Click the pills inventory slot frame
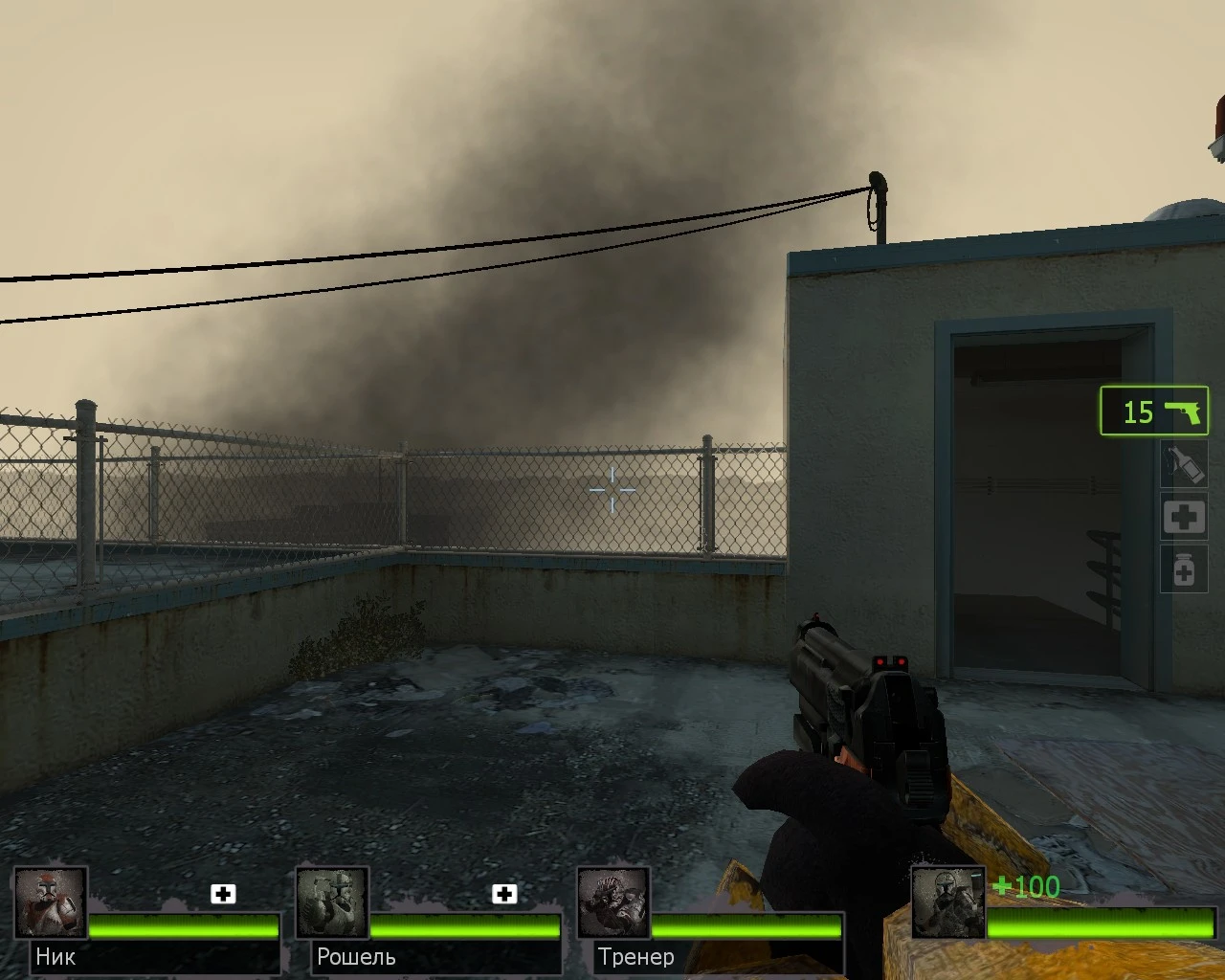The image size is (1225, 980). [x=1184, y=570]
